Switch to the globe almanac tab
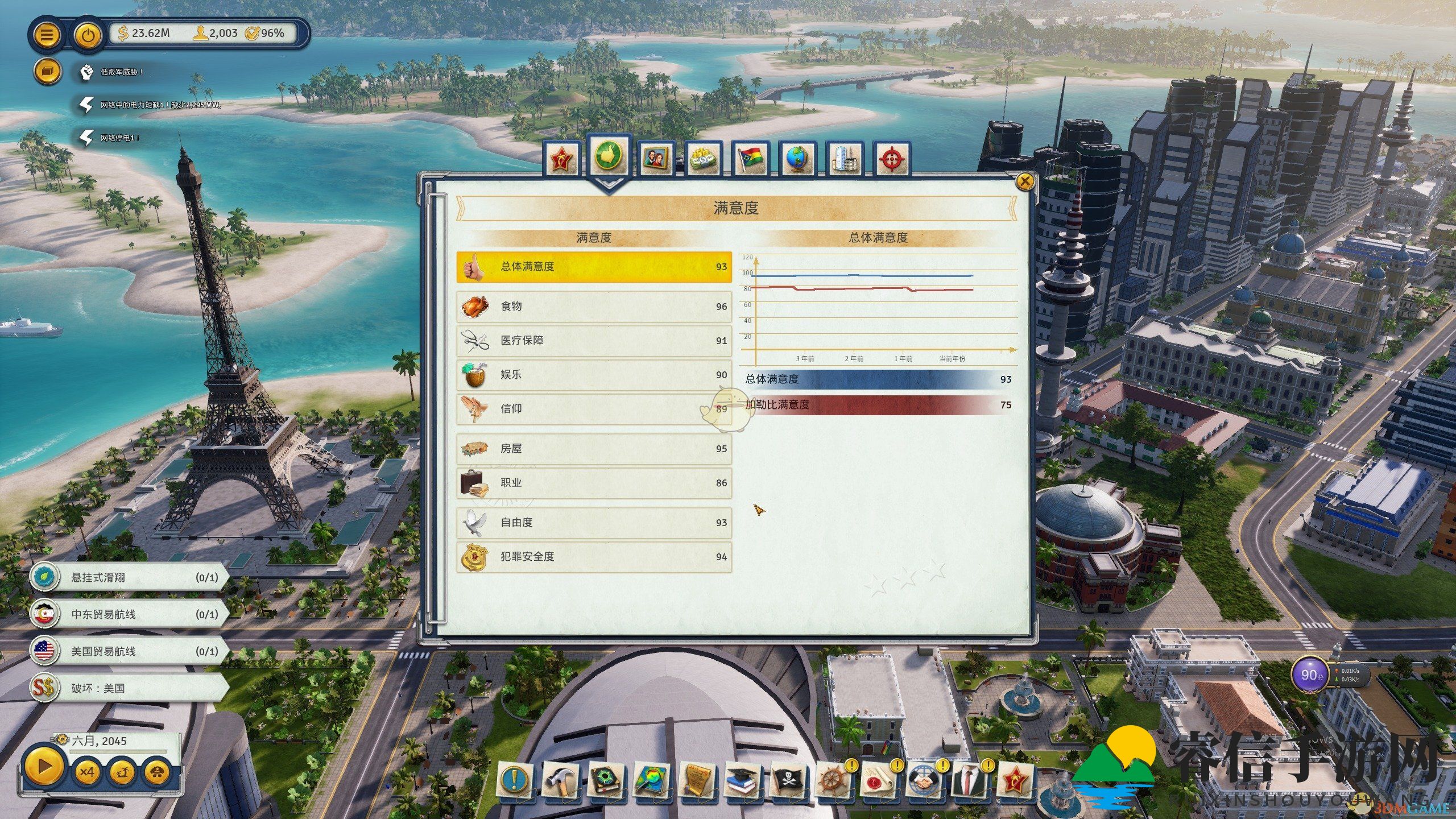This screenshot has width=1456, height=819. point(797,159)
